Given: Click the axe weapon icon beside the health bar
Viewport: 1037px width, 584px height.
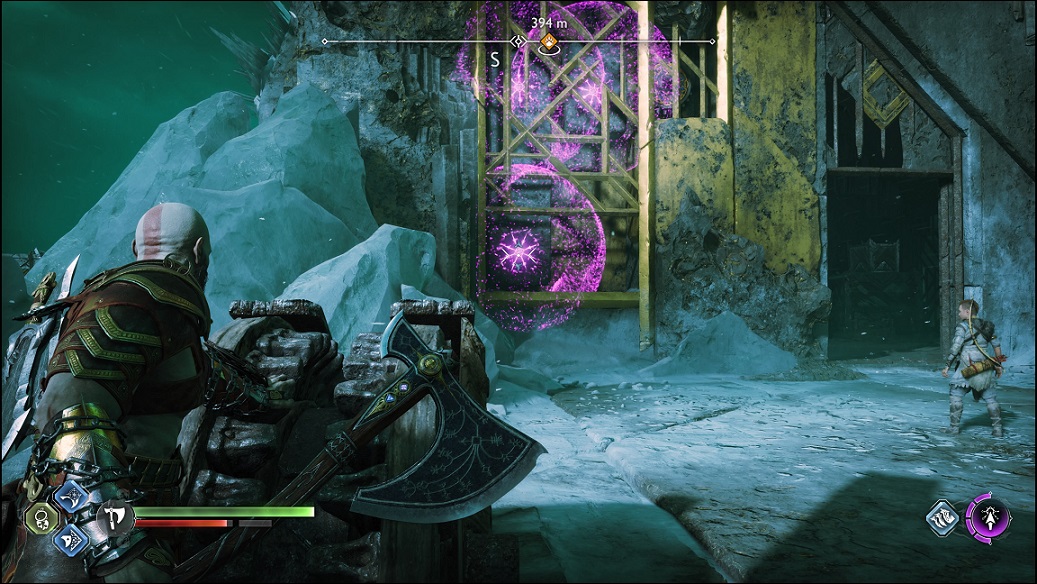Looking at the screenshot, I should pos(113,517).
